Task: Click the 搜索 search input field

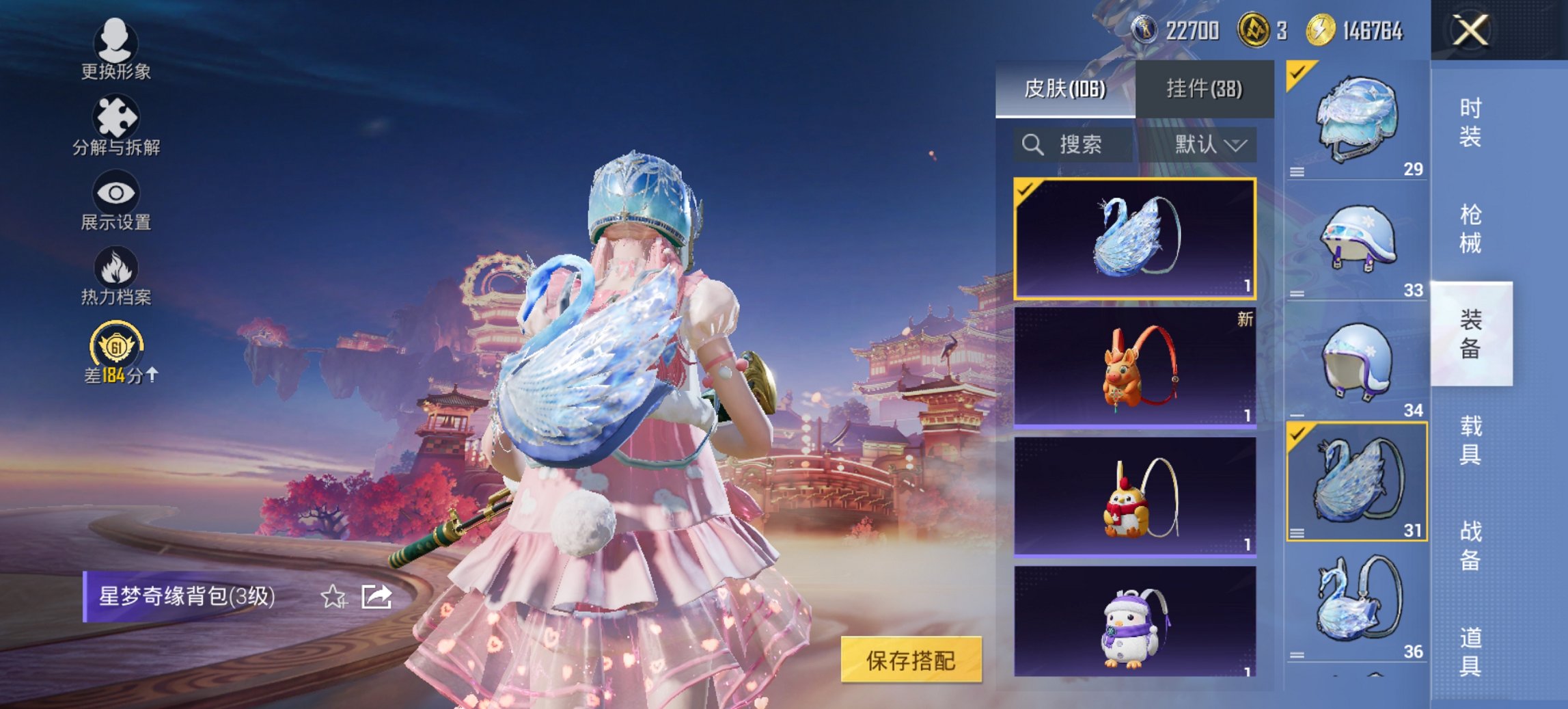Action: 1073,146
